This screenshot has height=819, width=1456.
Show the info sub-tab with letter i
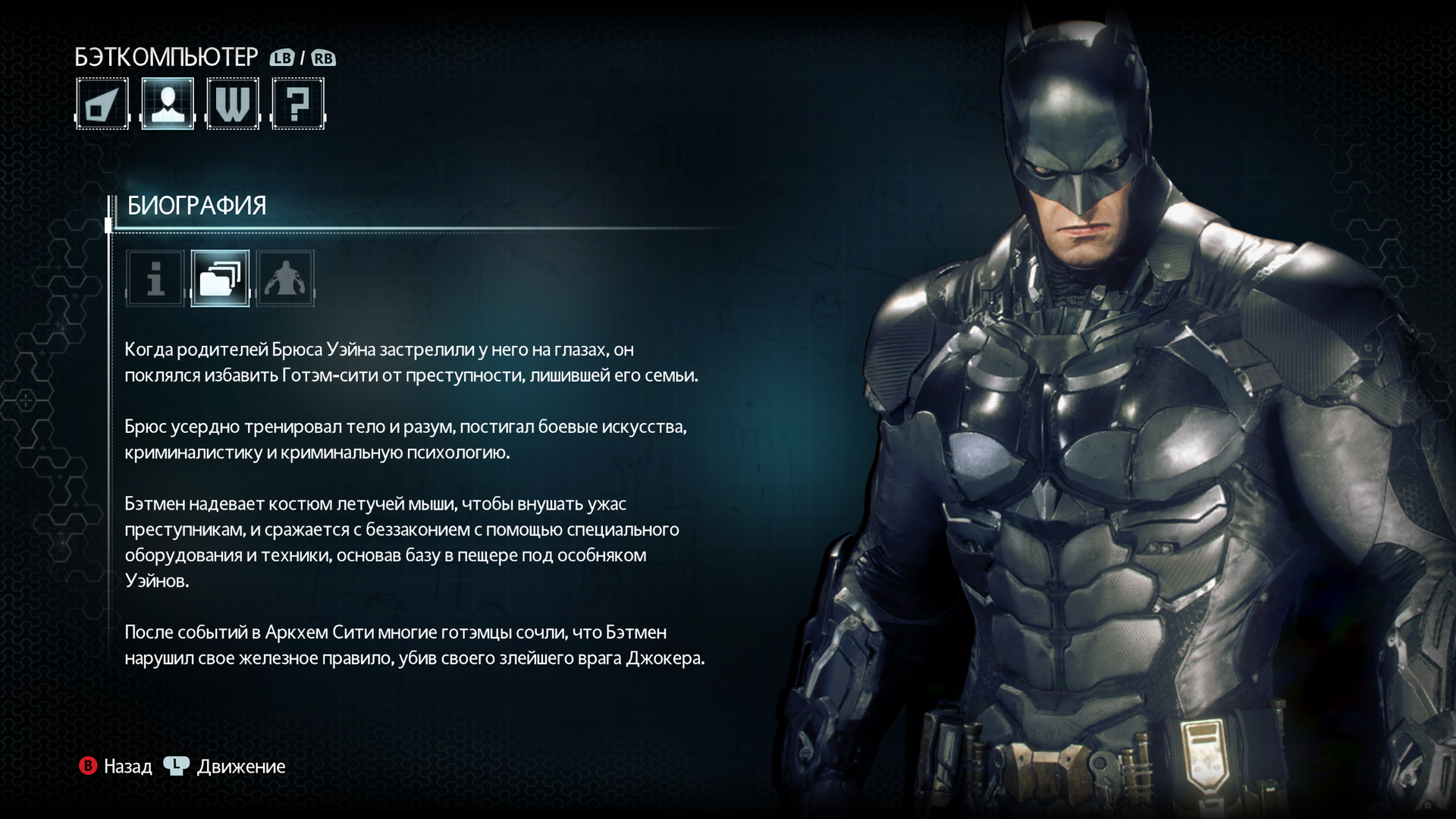(x=155, y=278)
